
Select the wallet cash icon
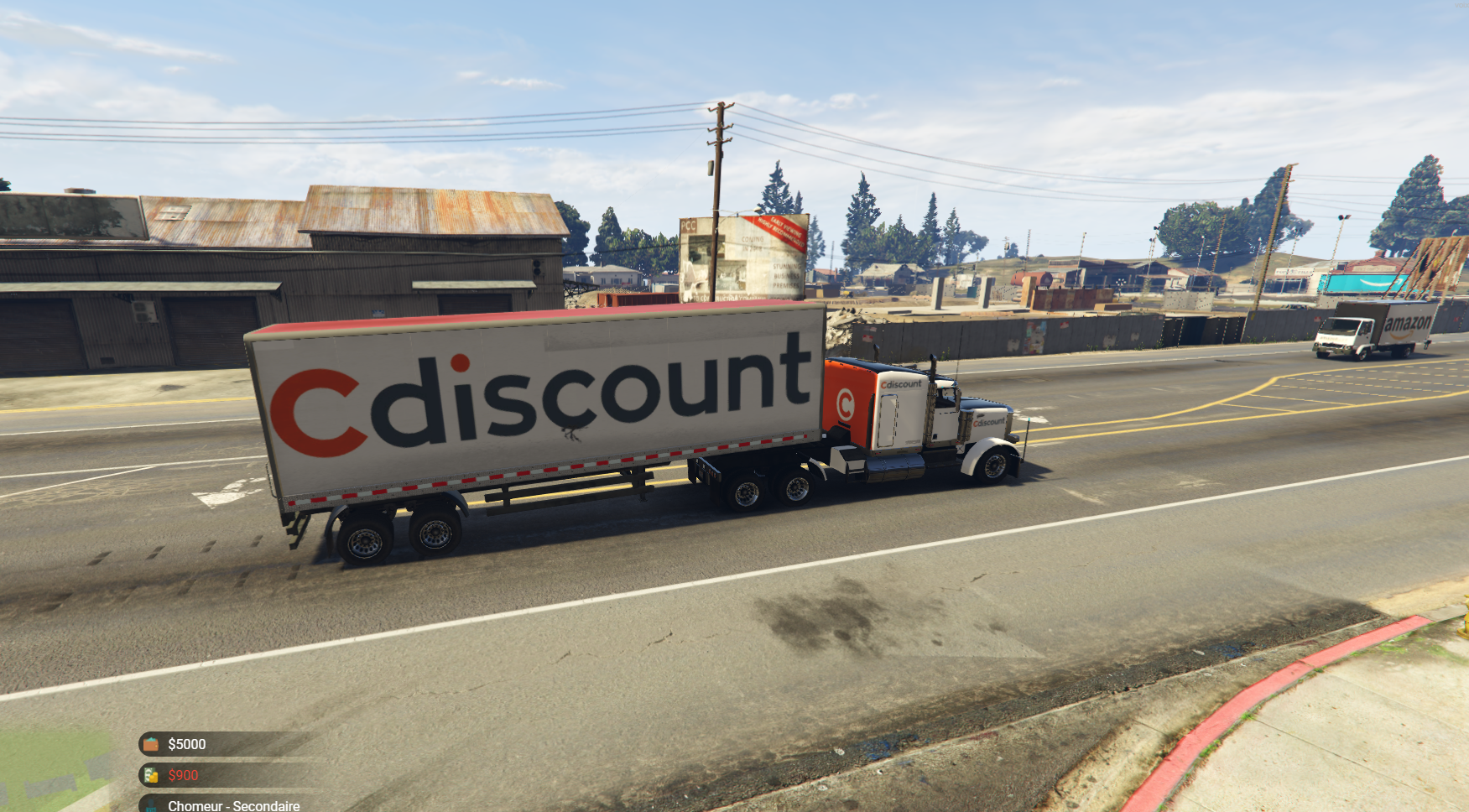tap(151, 744)
